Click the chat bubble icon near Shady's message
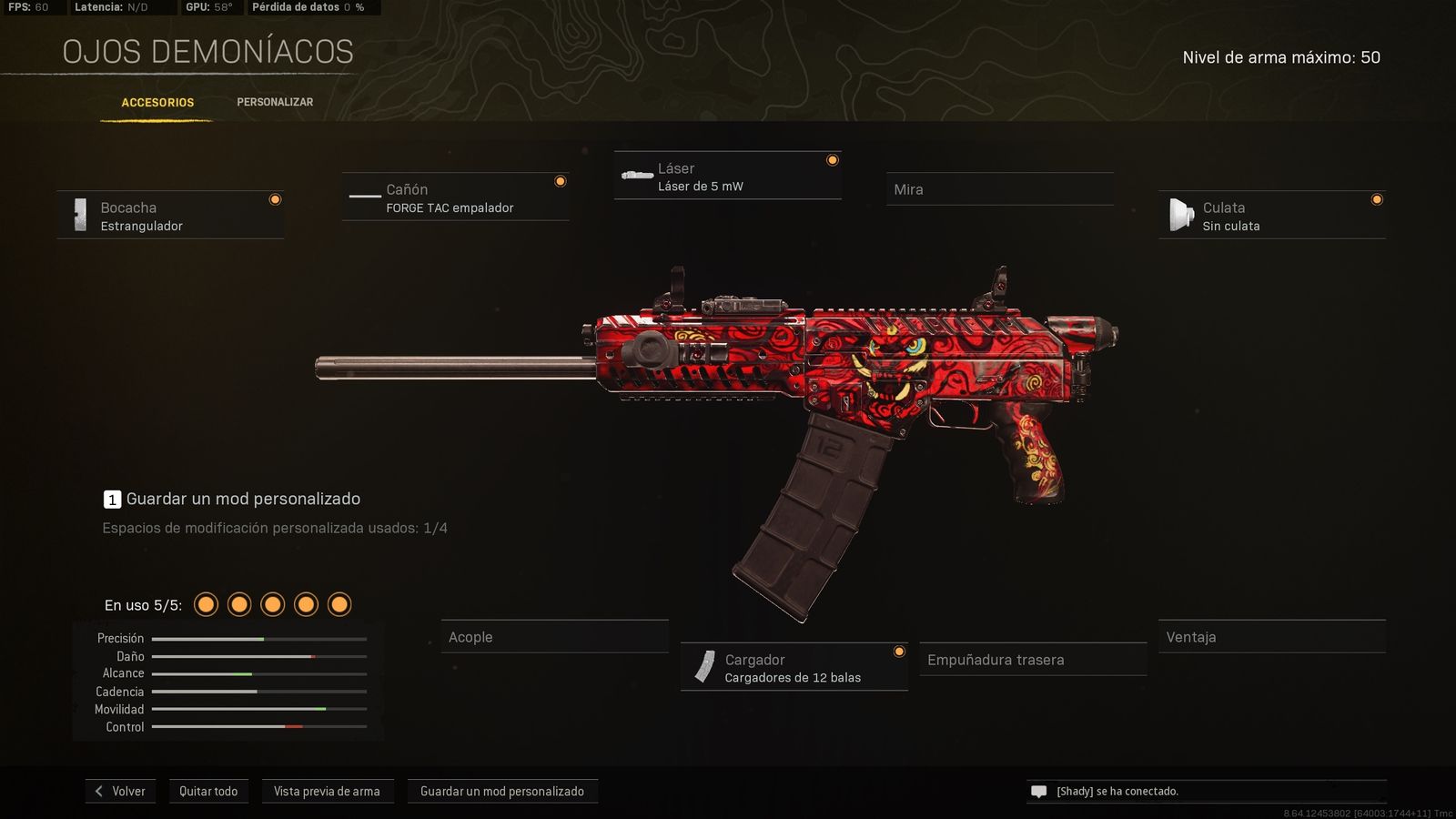1456x819 pixels. 1038,791
